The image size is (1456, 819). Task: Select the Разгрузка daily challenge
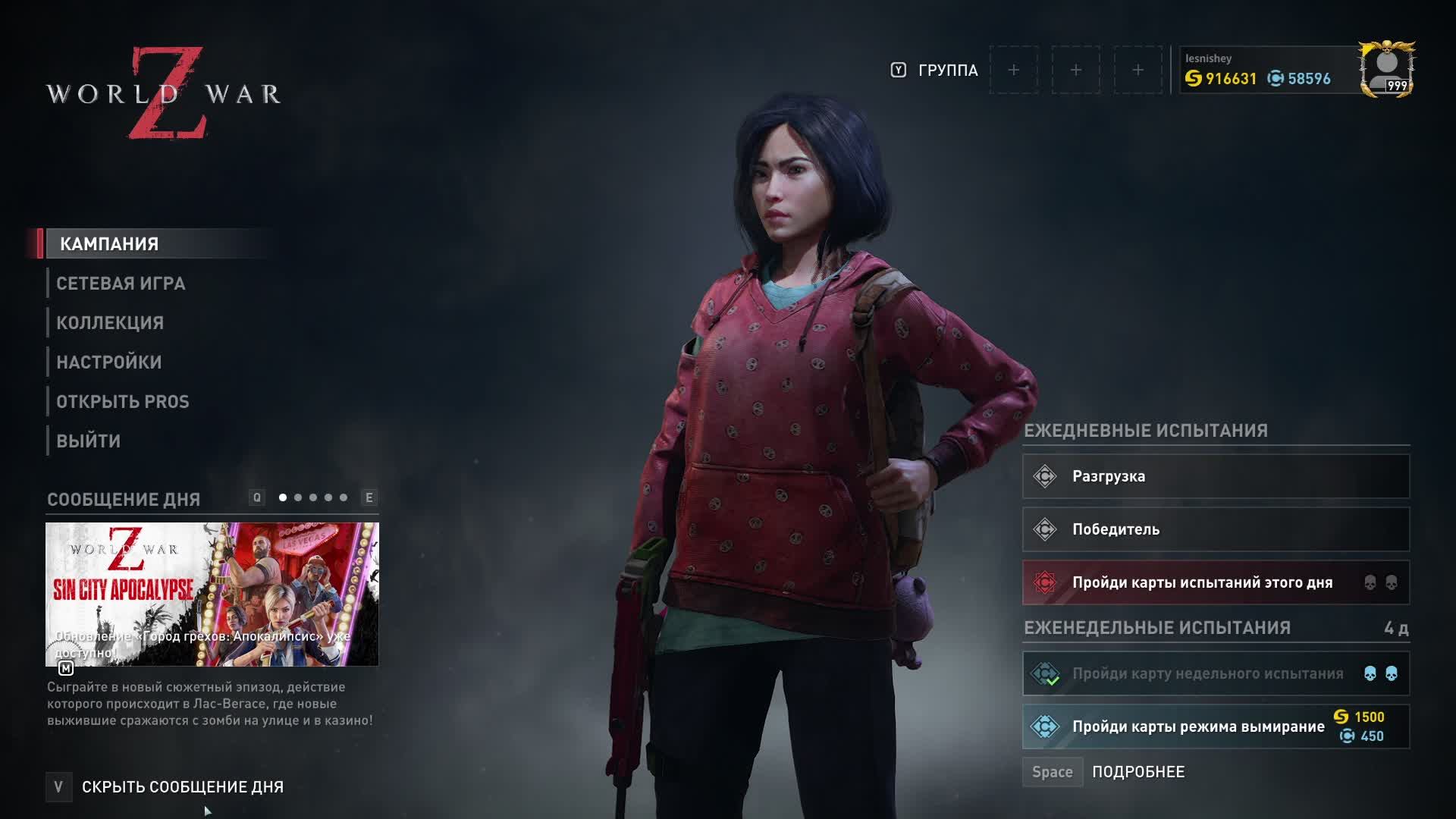1216,476
